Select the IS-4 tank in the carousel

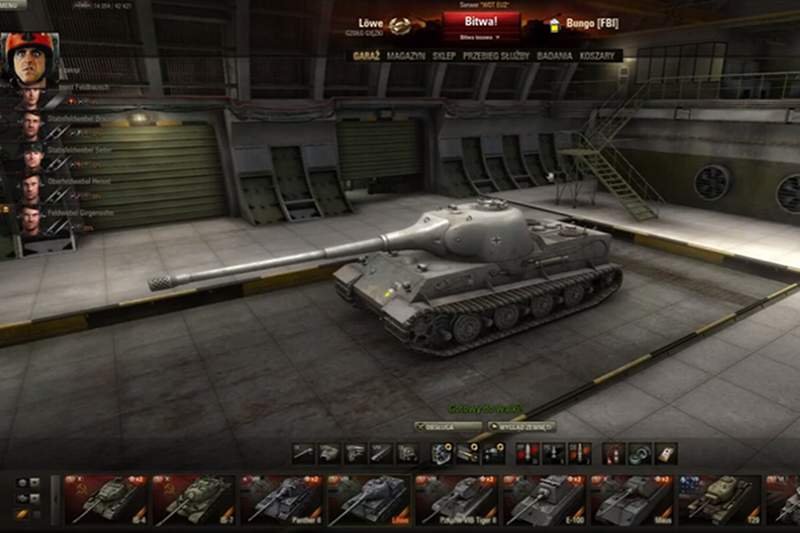coord(105,500)
